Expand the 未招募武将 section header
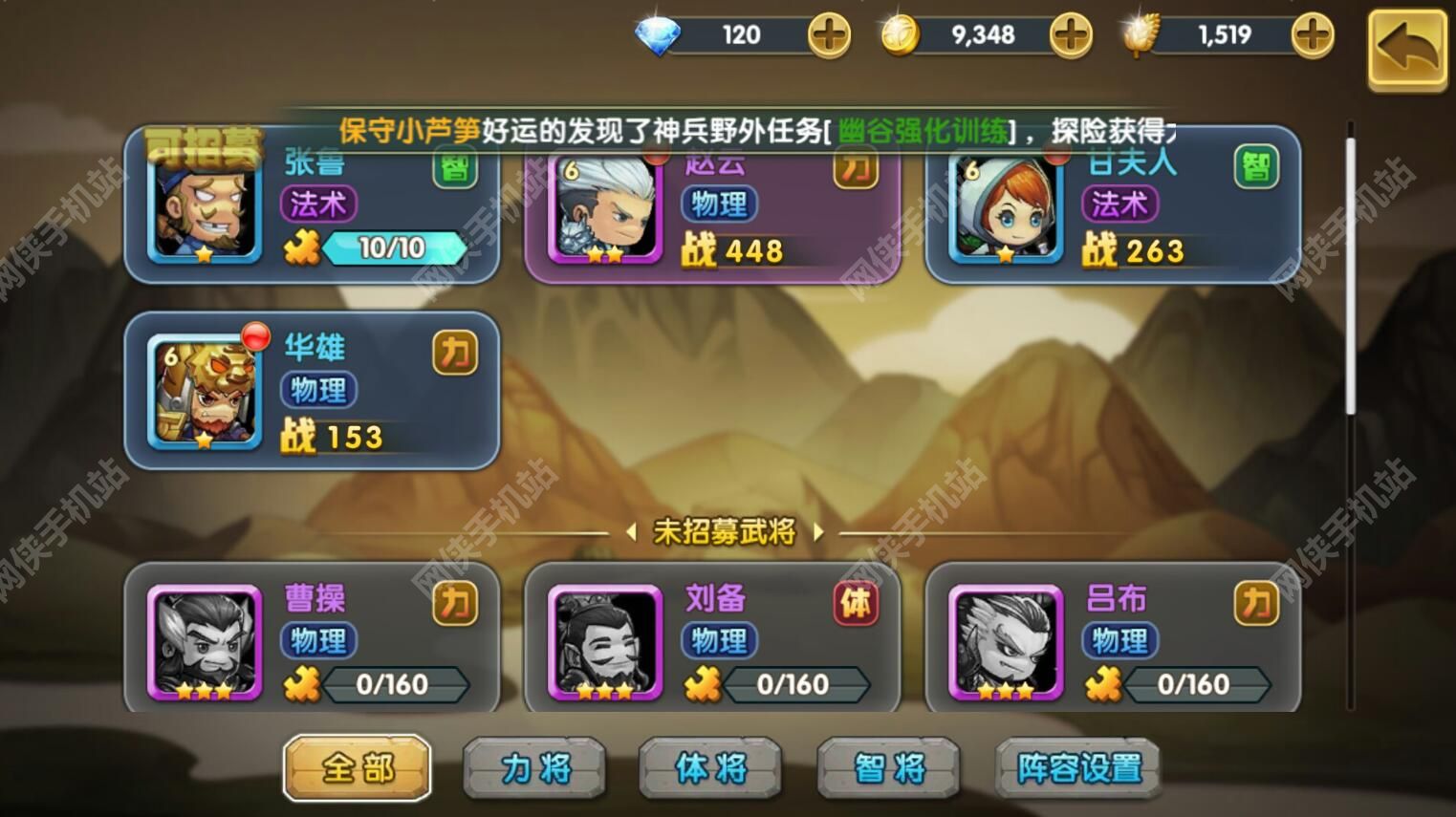1456x817 pixels. tap(728, 534)
